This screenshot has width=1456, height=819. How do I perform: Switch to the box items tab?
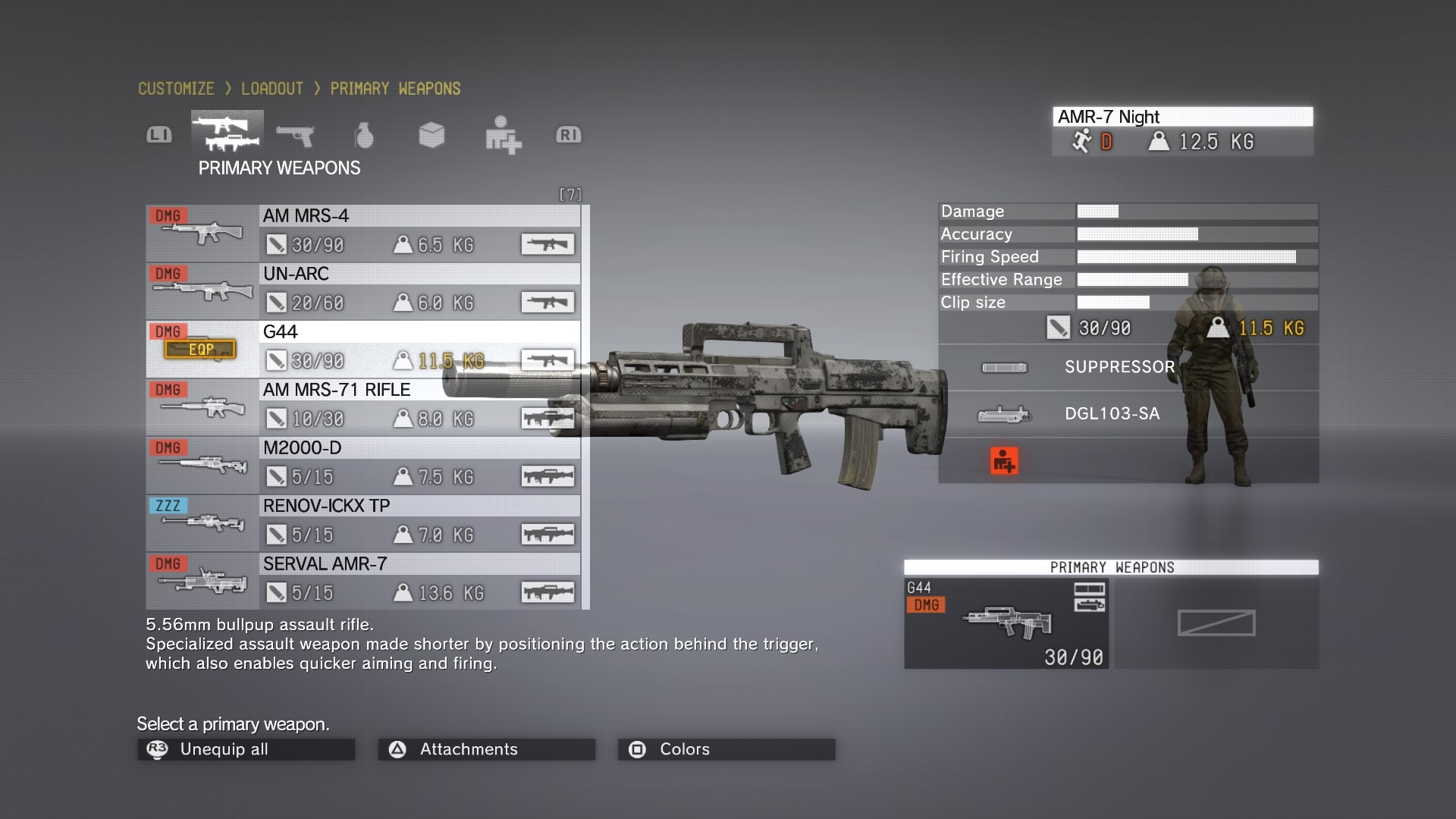431,135
